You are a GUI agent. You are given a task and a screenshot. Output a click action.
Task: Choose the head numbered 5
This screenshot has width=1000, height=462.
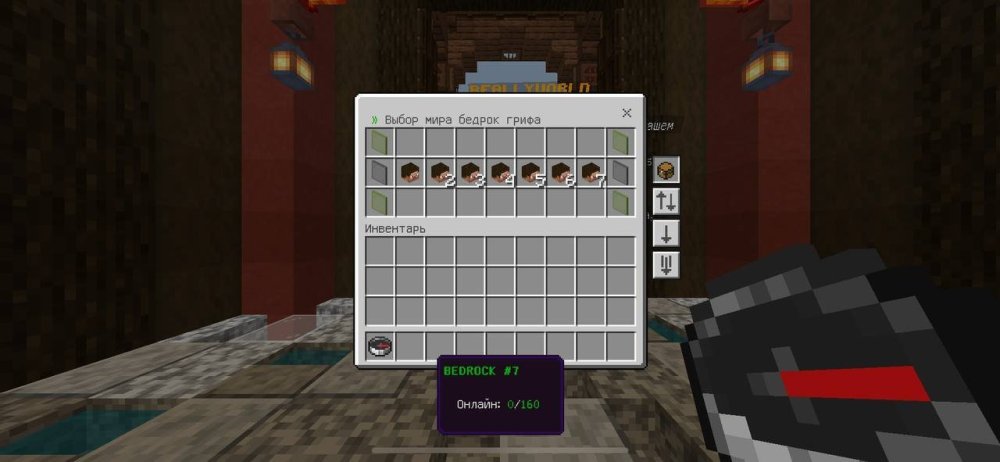tap(530, 172)
